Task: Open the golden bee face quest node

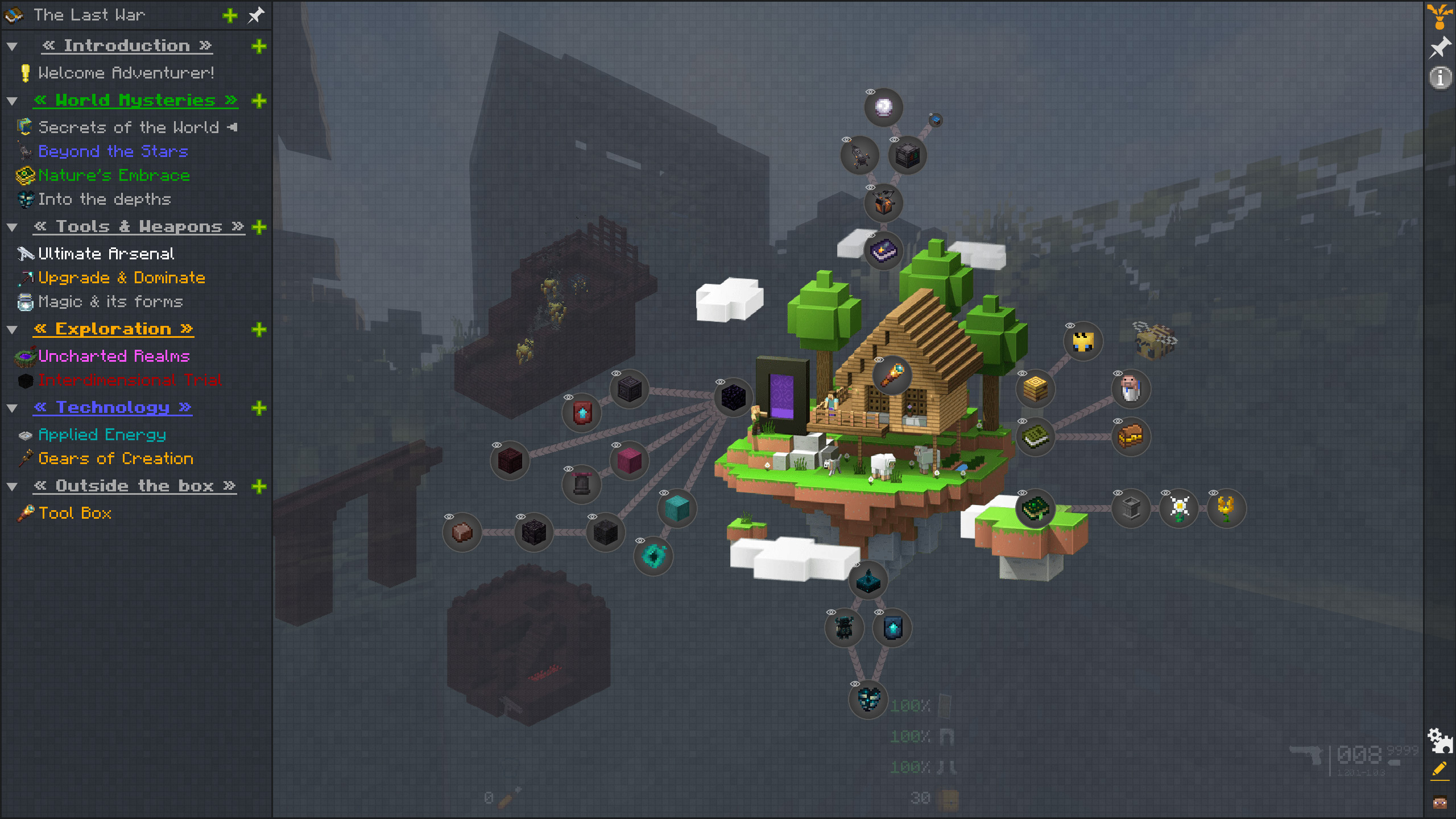Action: point(1083,342)
